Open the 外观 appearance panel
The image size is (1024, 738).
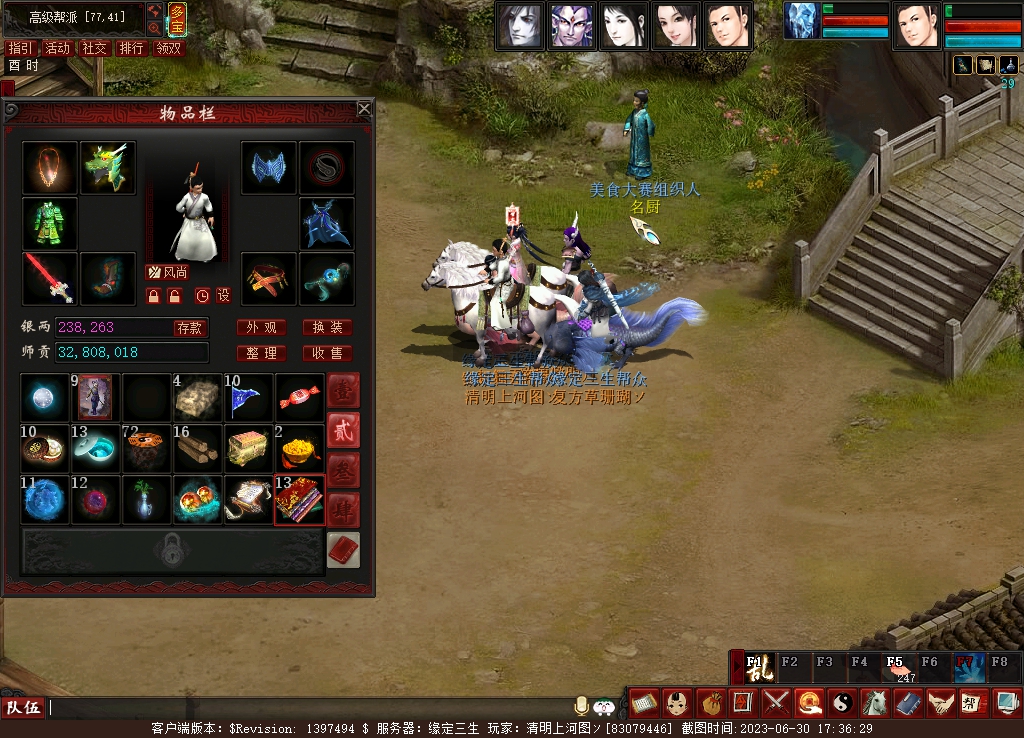(261, 328)
